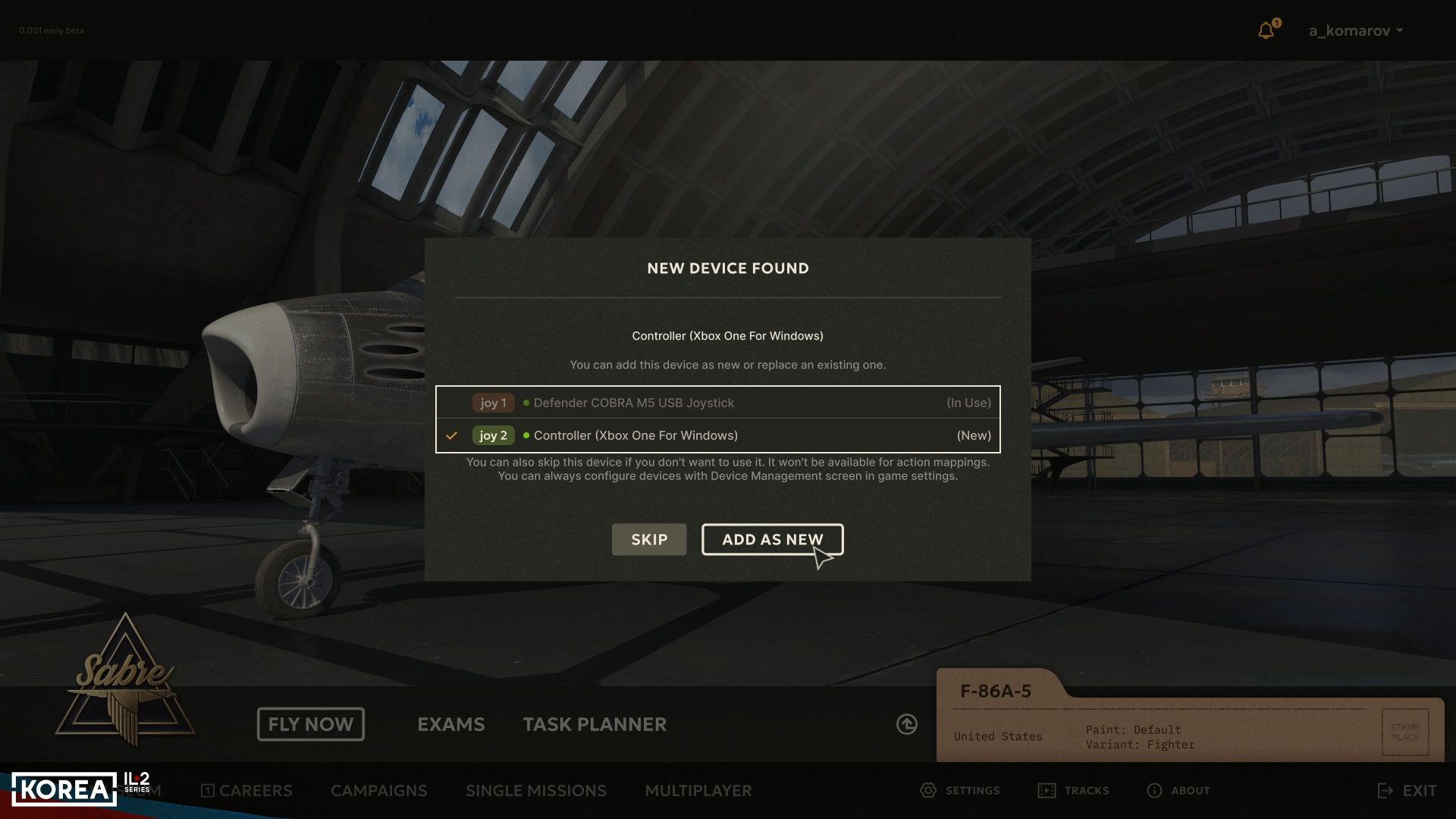Click the circular up-arrow icon

point(906,724)
